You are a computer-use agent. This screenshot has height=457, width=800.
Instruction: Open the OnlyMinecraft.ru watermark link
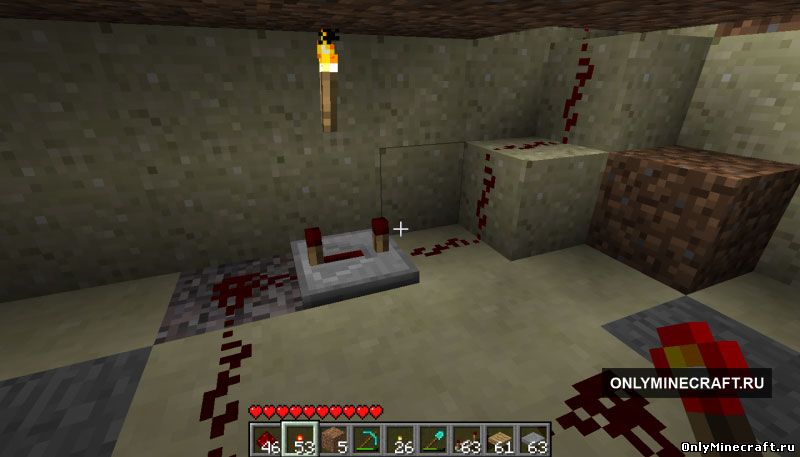click(686, 383)
